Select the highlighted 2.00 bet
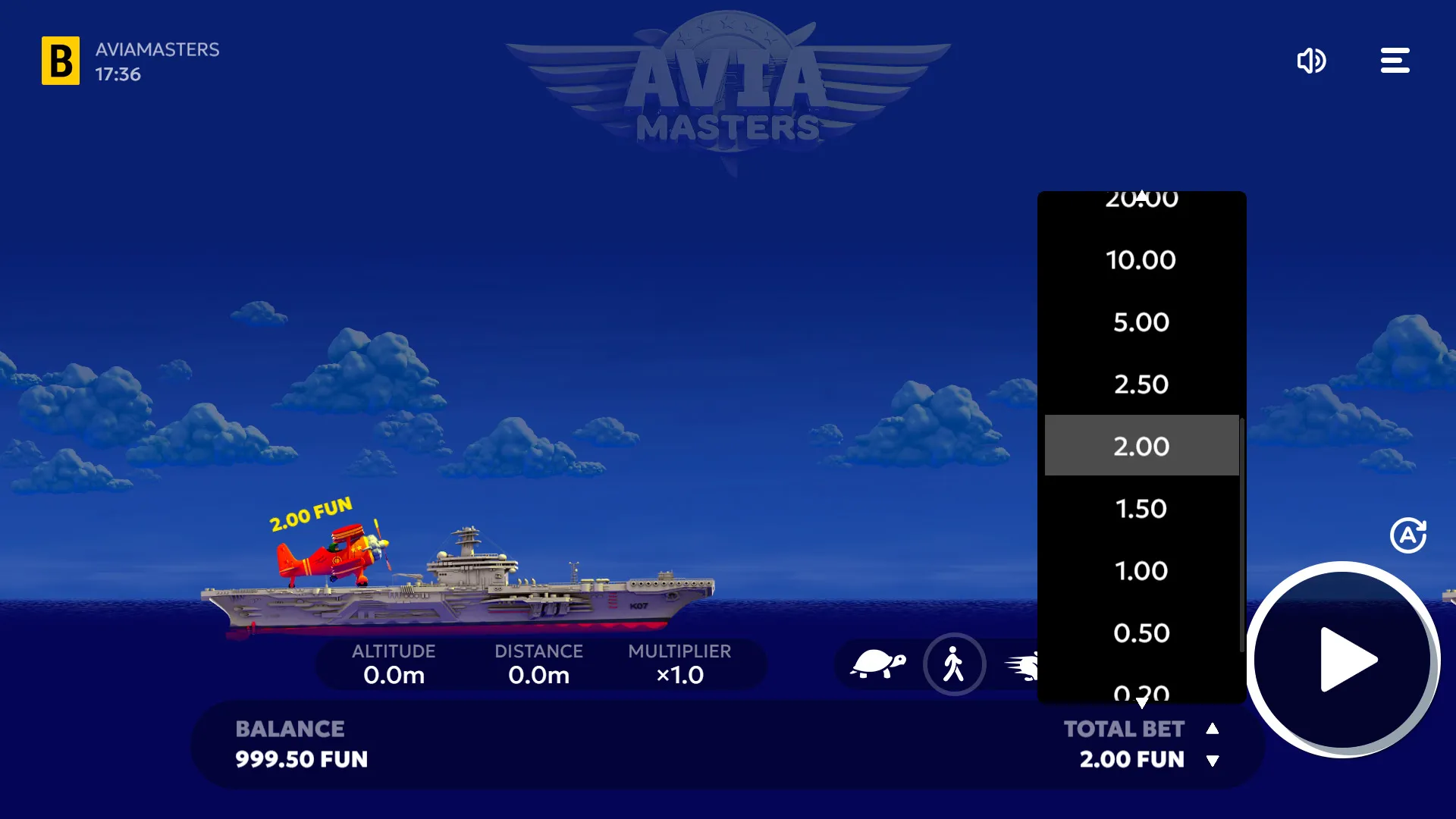Viewport: 1456px width, 819px height. click(x=1141, y=446)
